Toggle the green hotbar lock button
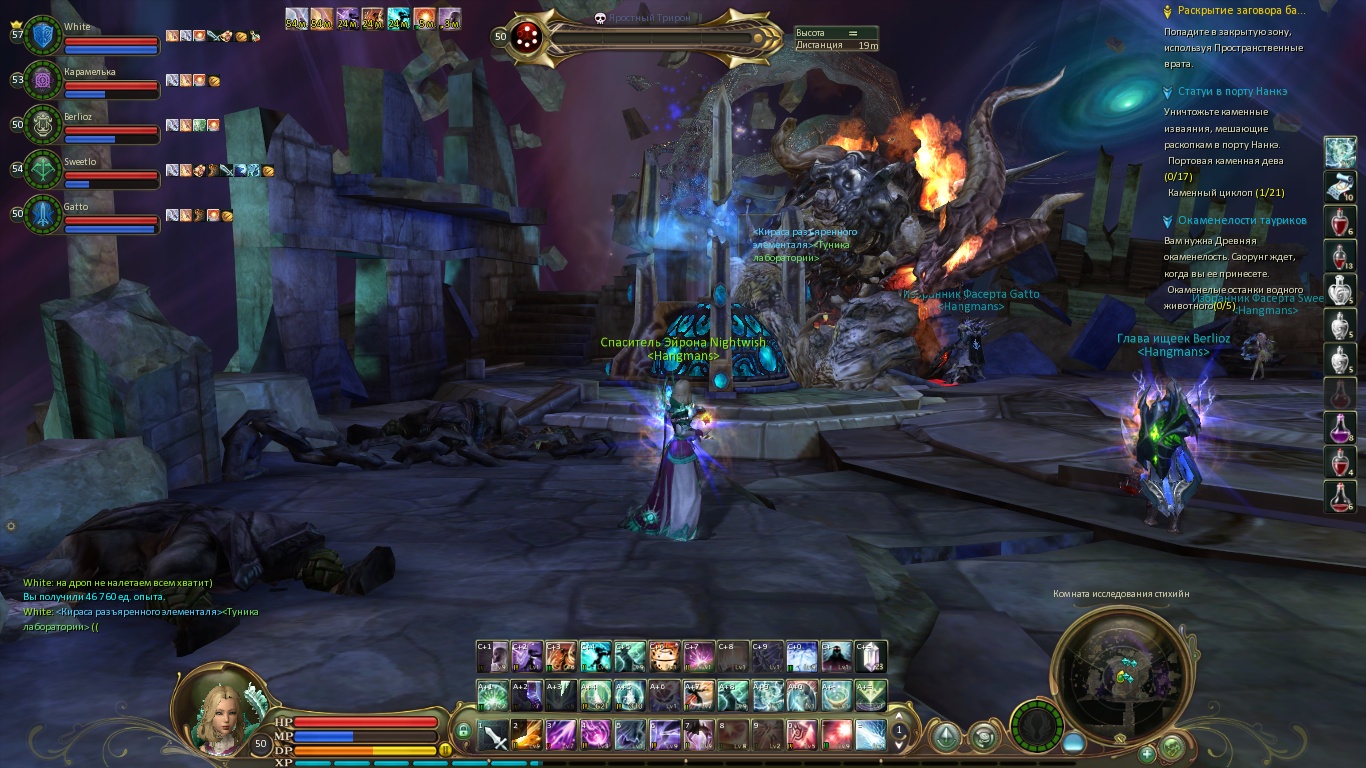 pyautogui.click(x=463, y=732)
